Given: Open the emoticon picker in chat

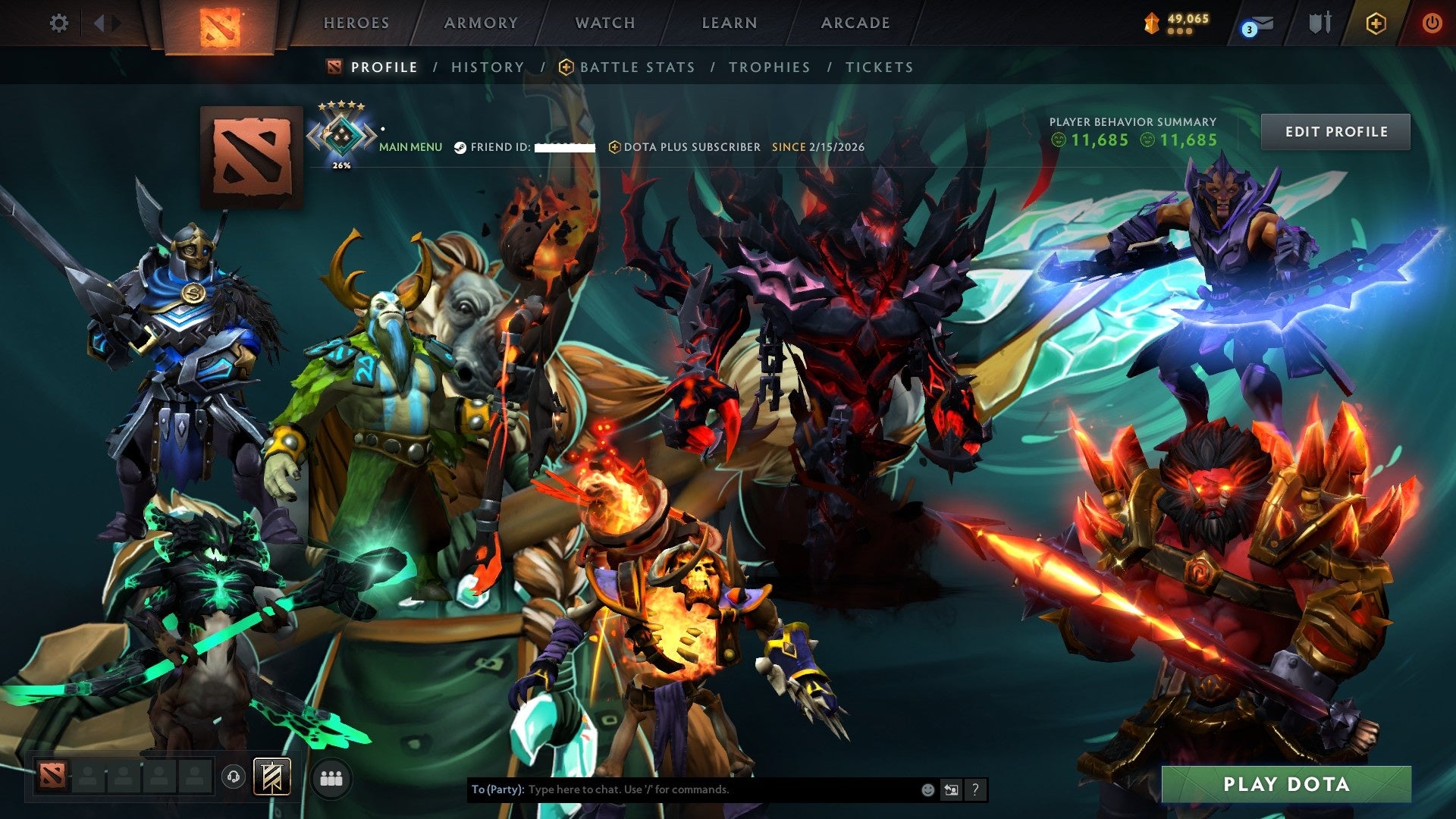Looking at the screenshot, I should point(928,789).
